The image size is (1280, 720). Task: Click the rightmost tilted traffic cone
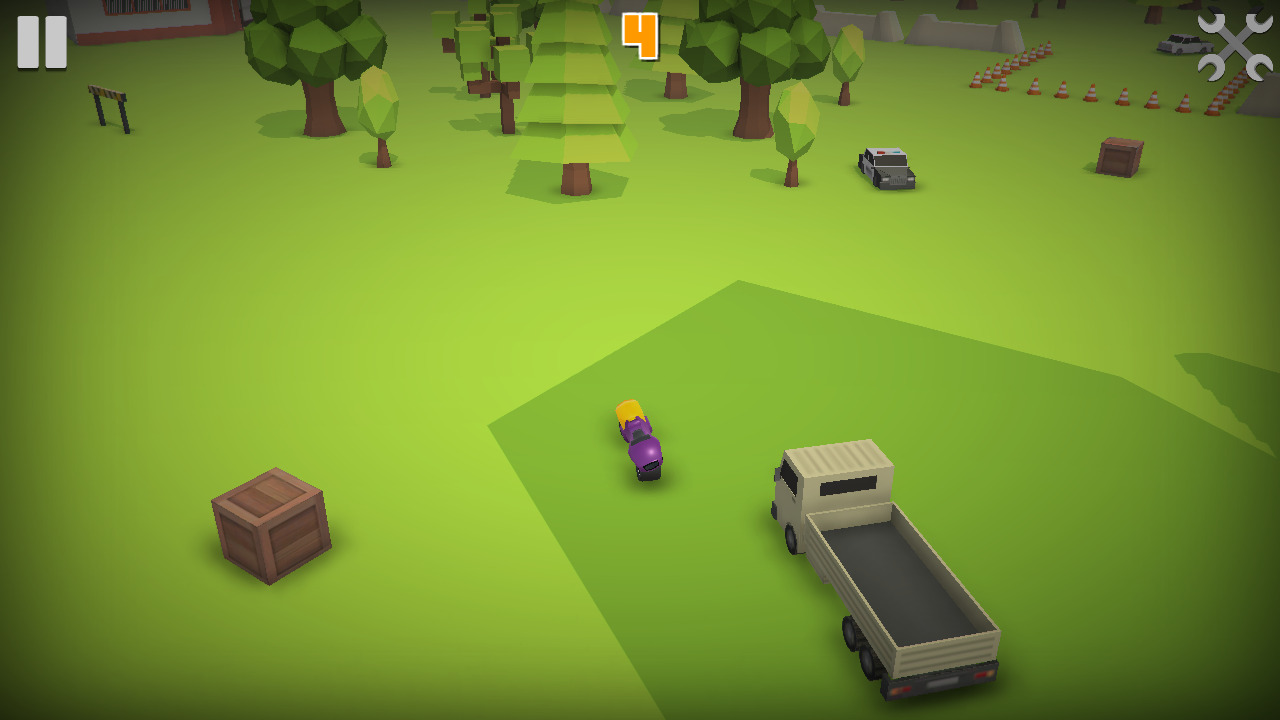coord(1213,105)
